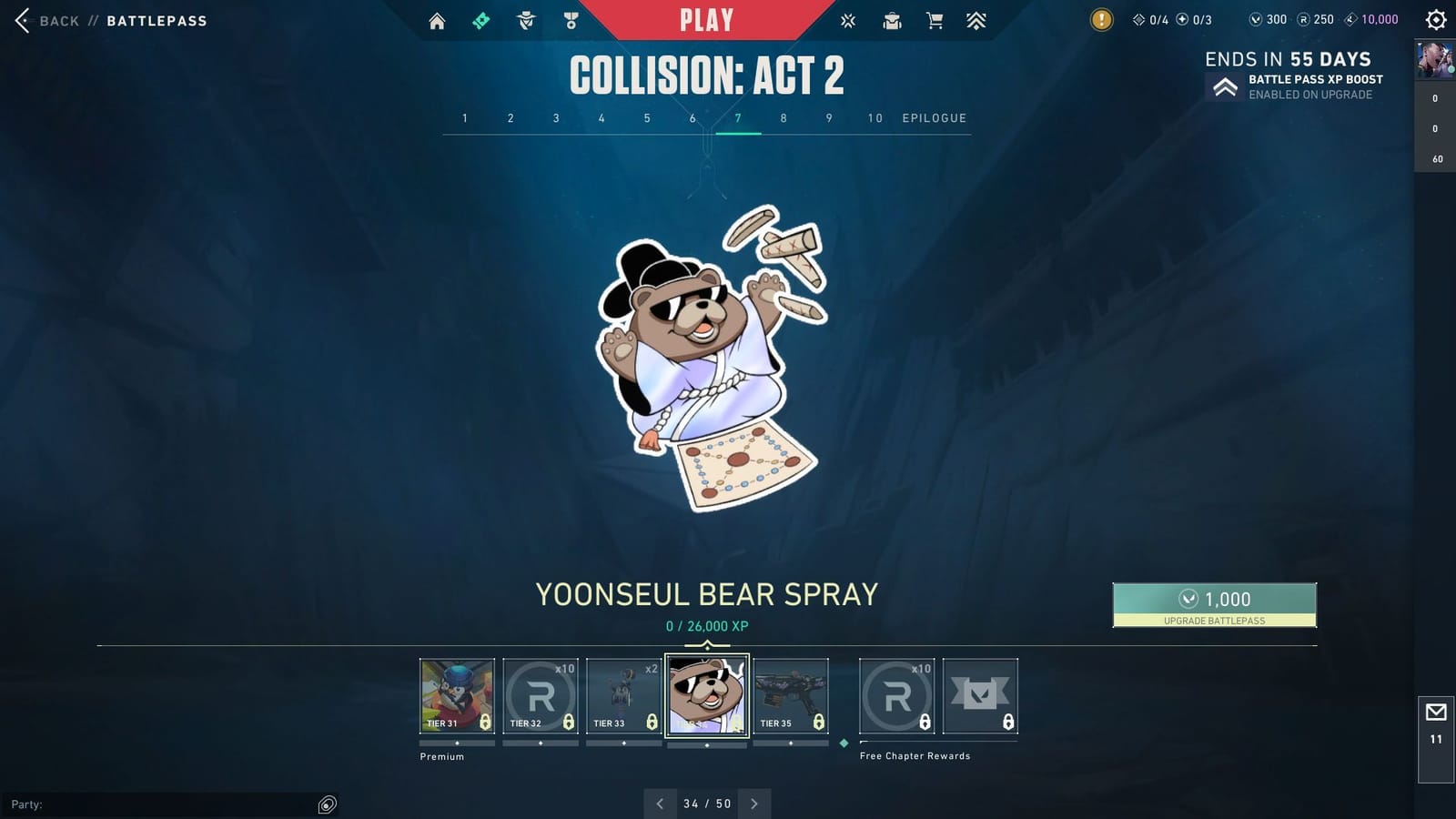This screenshot has height=819, width=1456.
Task: Select the Battlepass ticket icon
Action: (x=481, y=19)
